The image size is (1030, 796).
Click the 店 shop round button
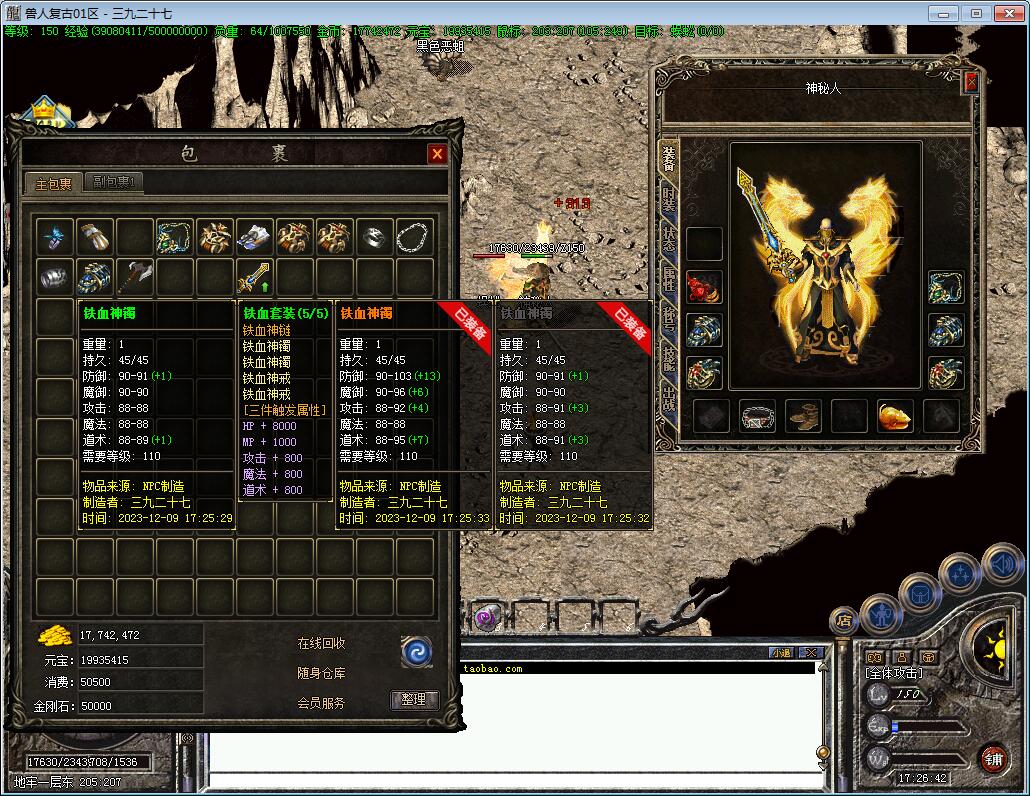coord(843,620)
